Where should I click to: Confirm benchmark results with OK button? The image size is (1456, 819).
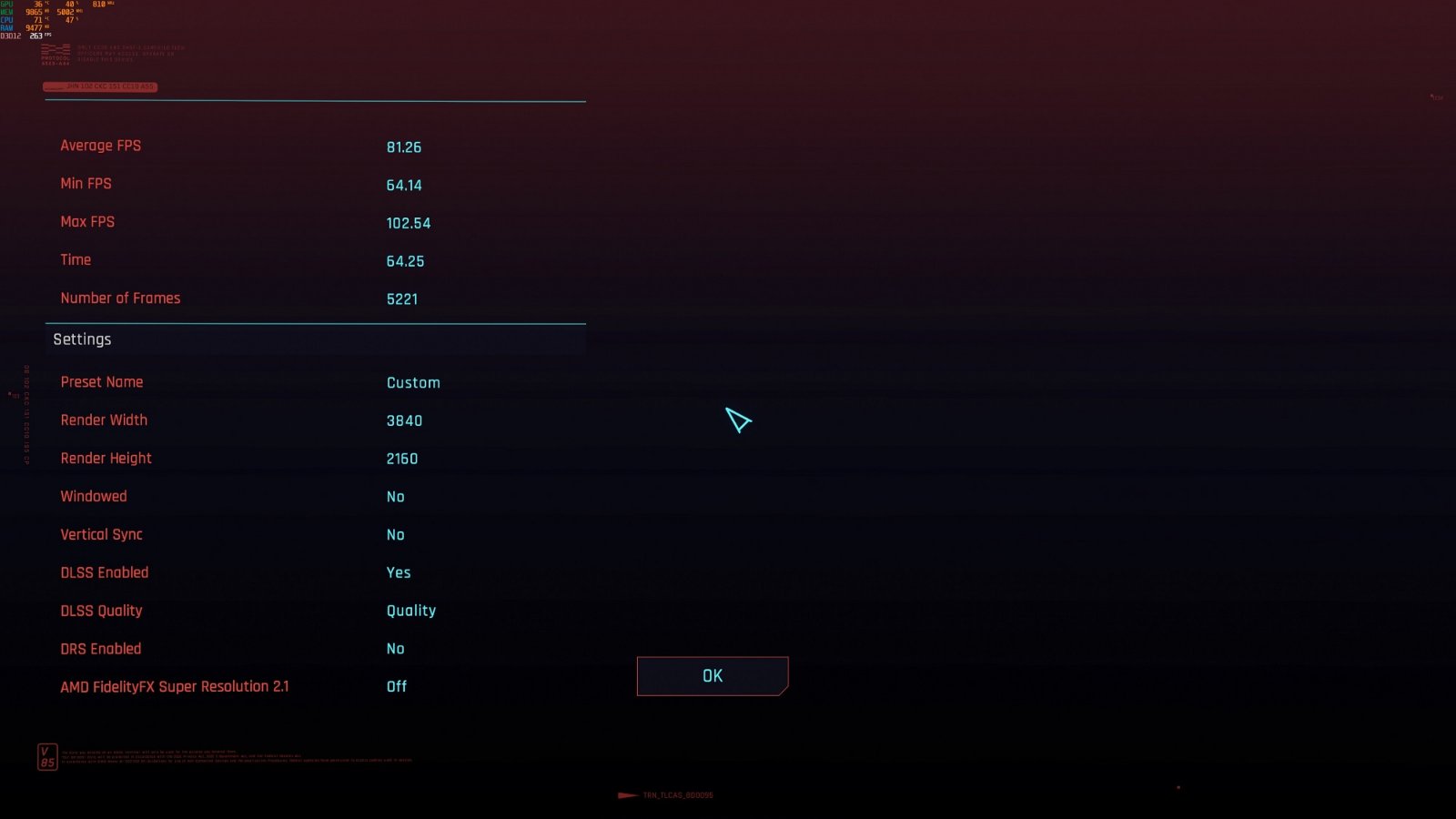click(x=712, y=676)
